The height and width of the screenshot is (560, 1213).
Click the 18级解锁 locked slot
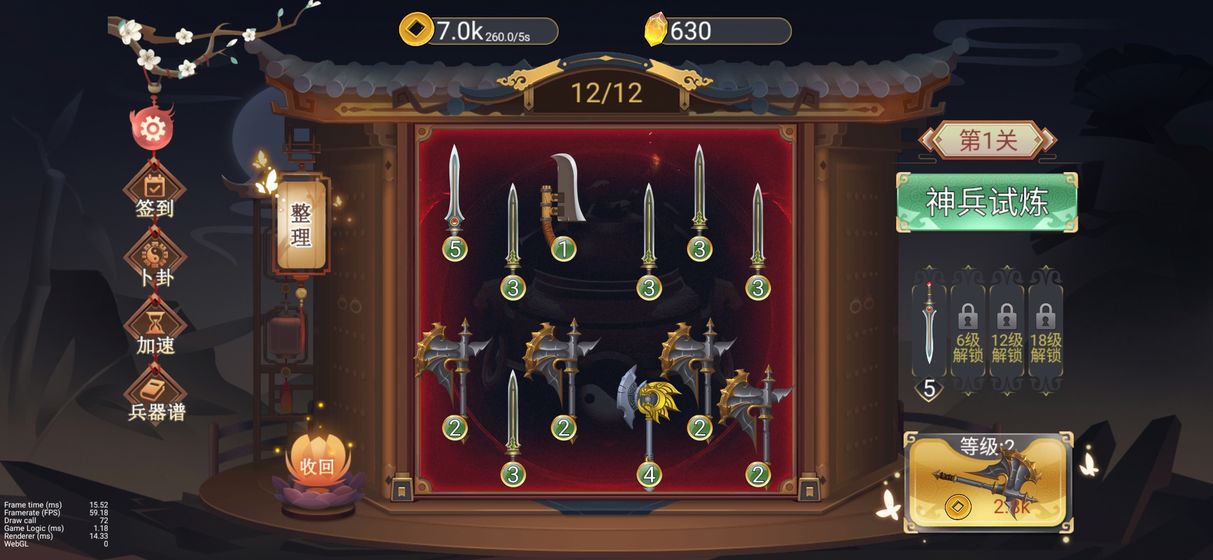coord(1045,325)
